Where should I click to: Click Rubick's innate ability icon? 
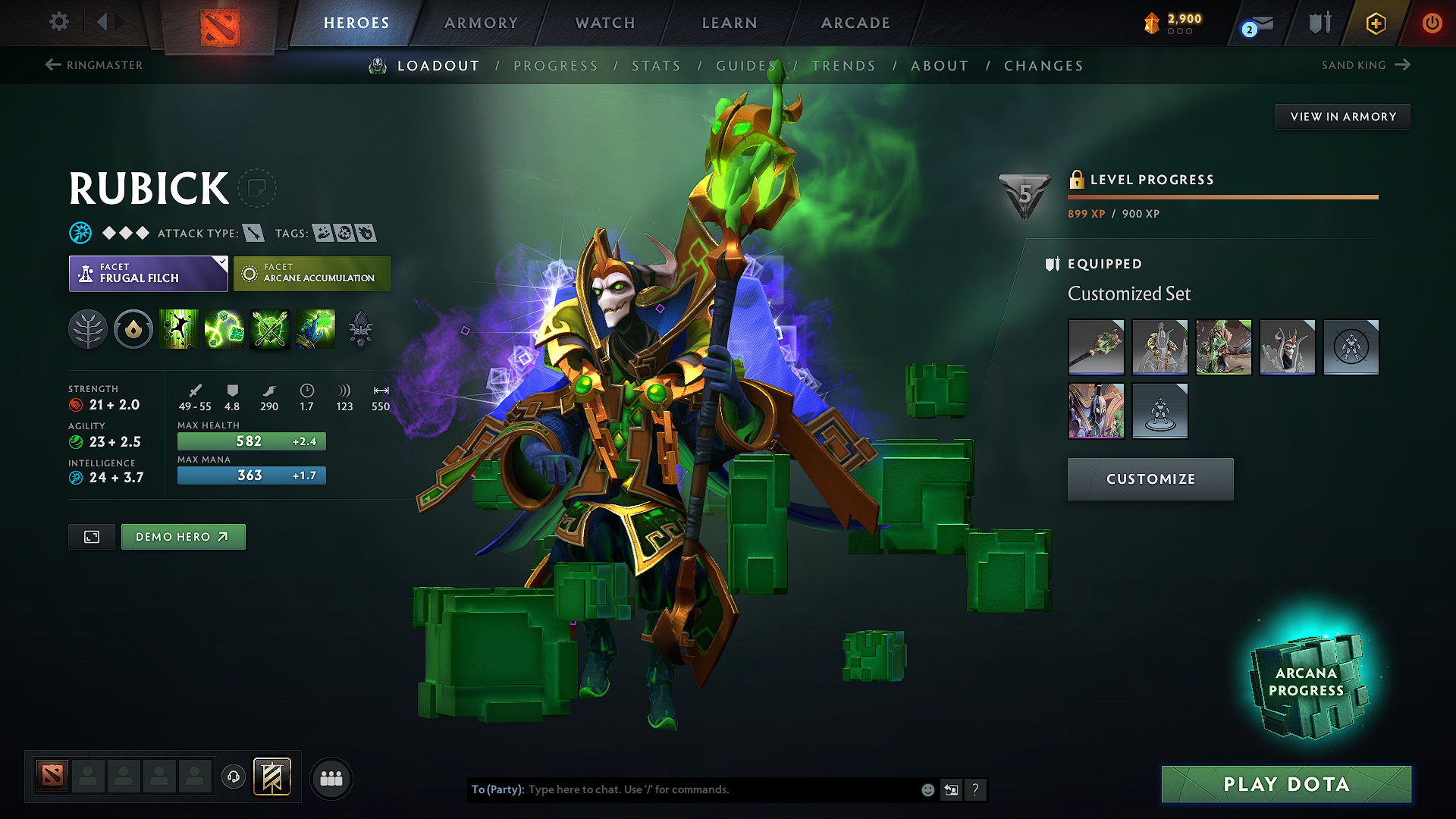click(133, 328)
